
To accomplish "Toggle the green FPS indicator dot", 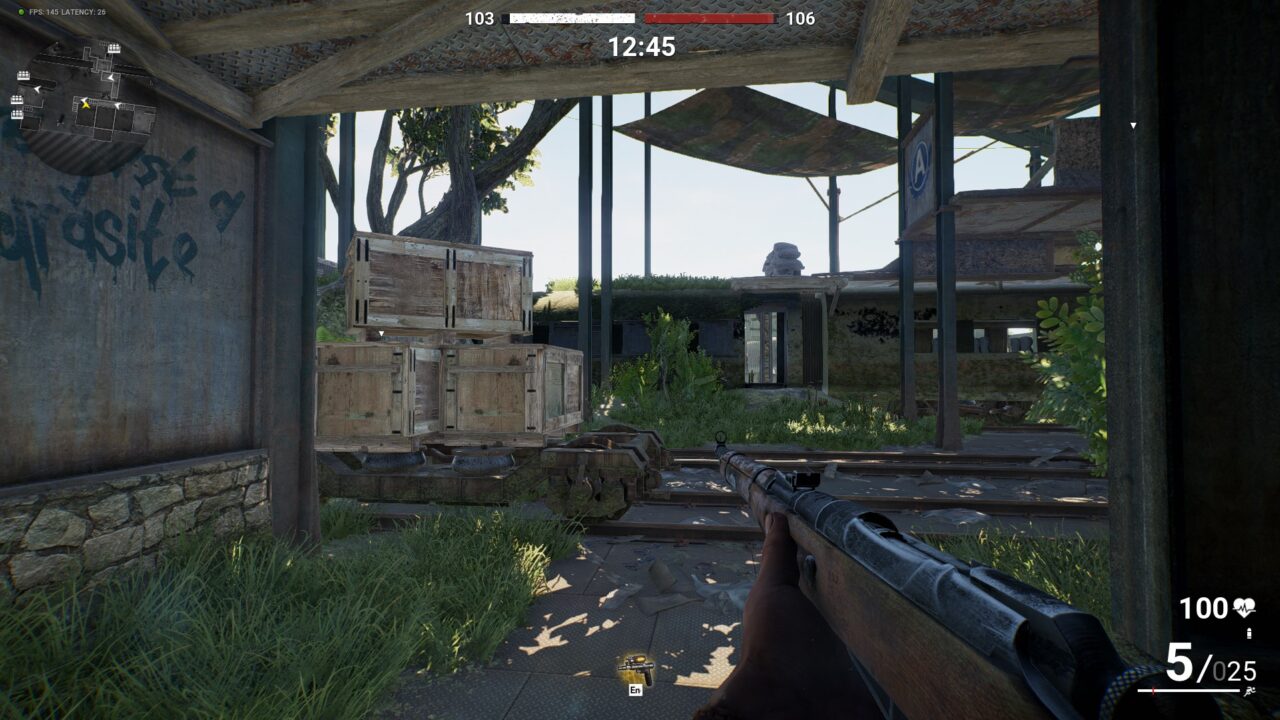I will (x=22, y=12).
